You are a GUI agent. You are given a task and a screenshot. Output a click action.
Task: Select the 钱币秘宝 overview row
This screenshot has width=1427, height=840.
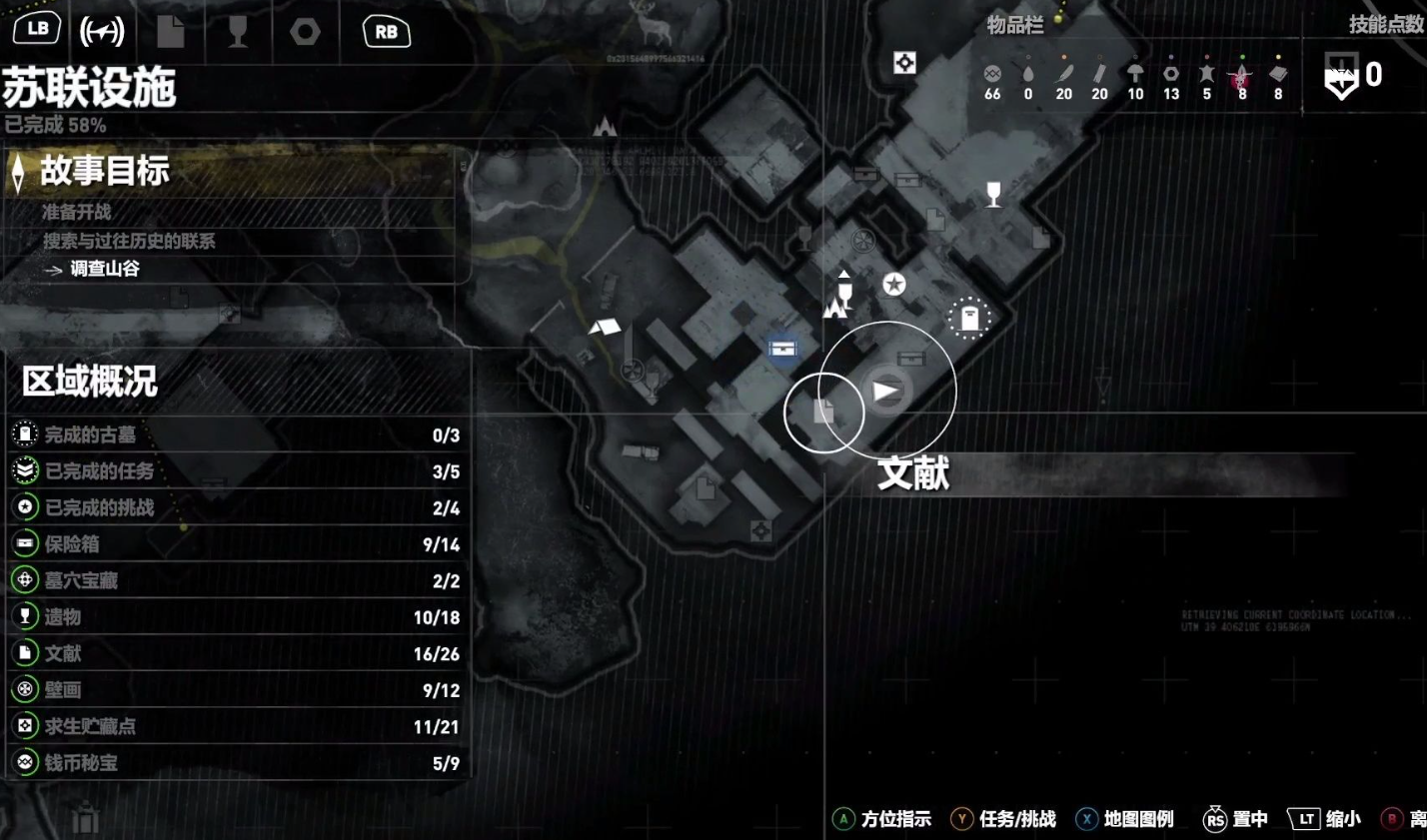236,763
